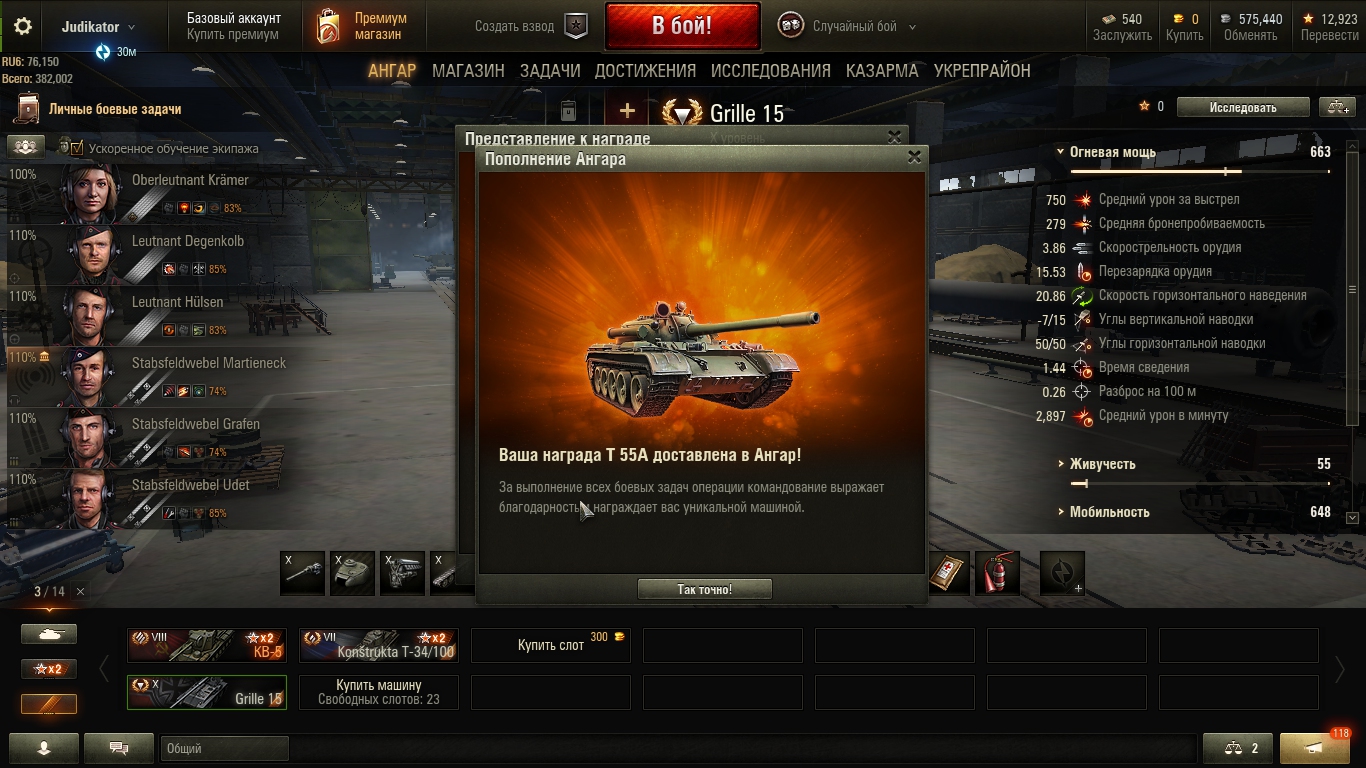Image resolution: width=1366 pixels, height=768 pixels.
Task: Click the Исследовать button
Action: pyautogui.click(x=1243, y=107)
